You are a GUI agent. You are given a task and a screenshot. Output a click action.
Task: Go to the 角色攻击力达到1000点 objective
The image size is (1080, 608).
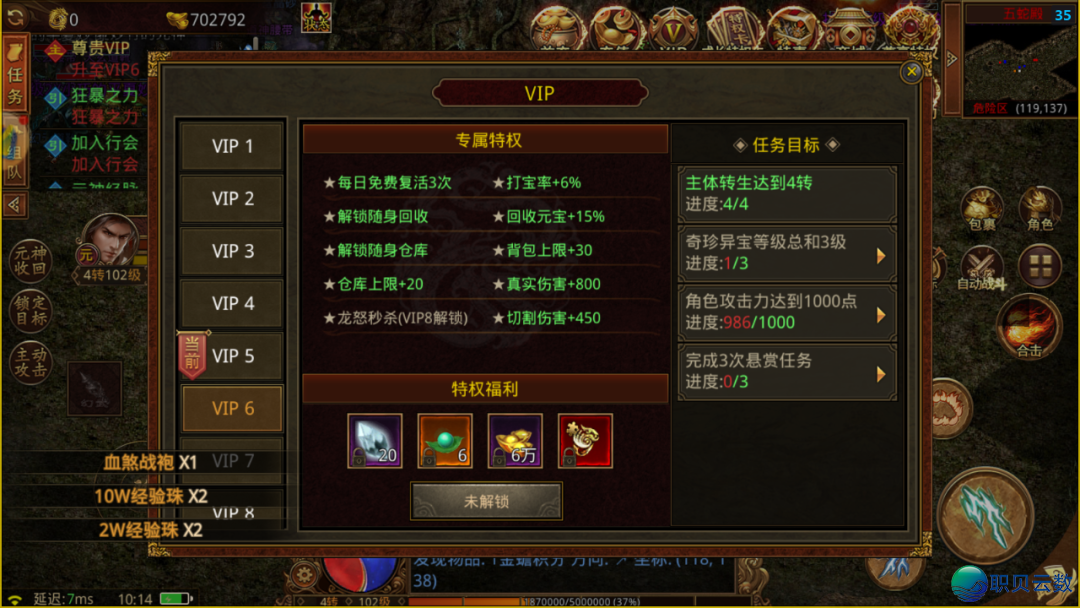(786, 312)
